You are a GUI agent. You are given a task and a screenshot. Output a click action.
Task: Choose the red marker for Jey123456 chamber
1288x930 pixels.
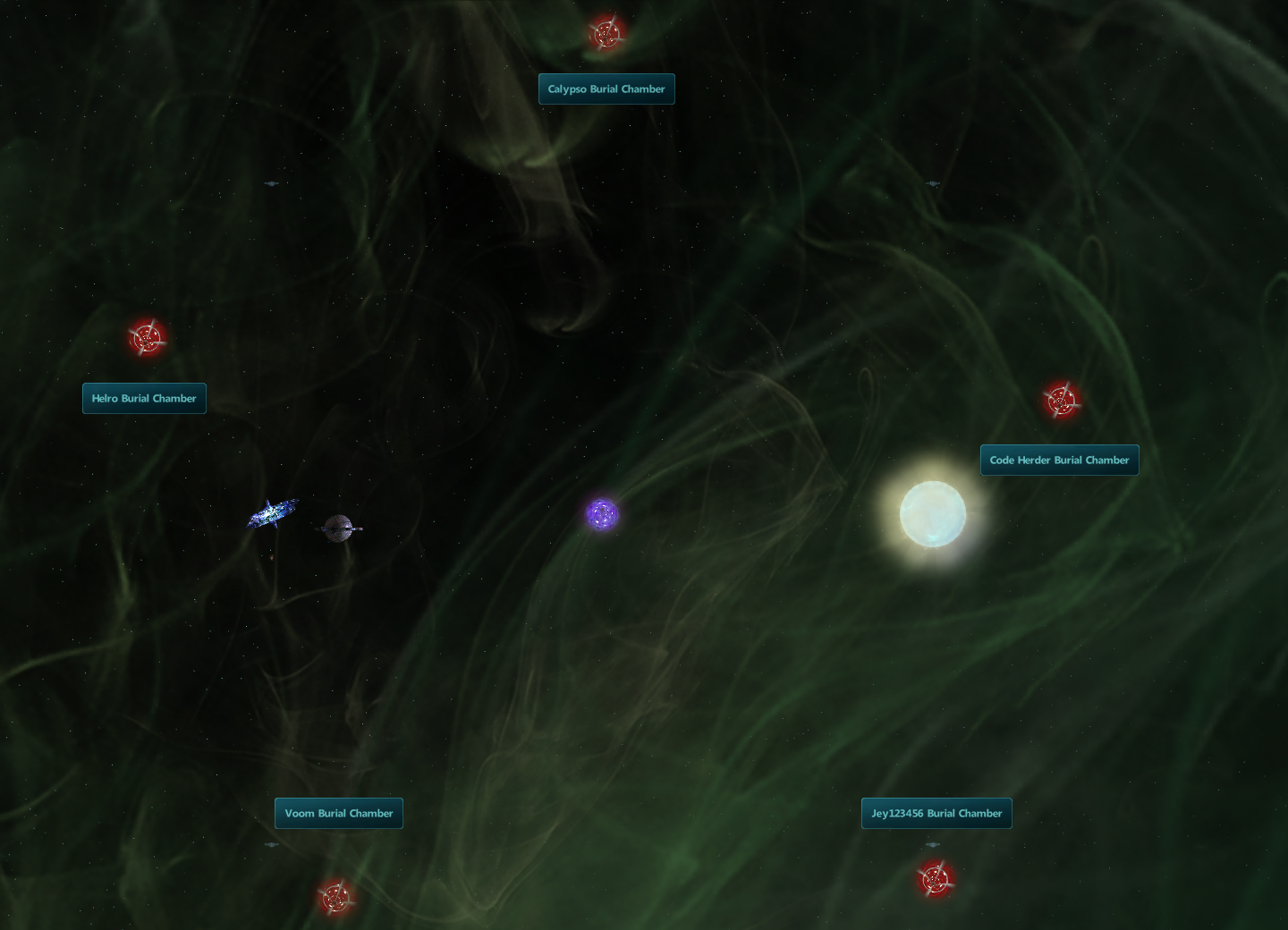[x=935, y=879]
